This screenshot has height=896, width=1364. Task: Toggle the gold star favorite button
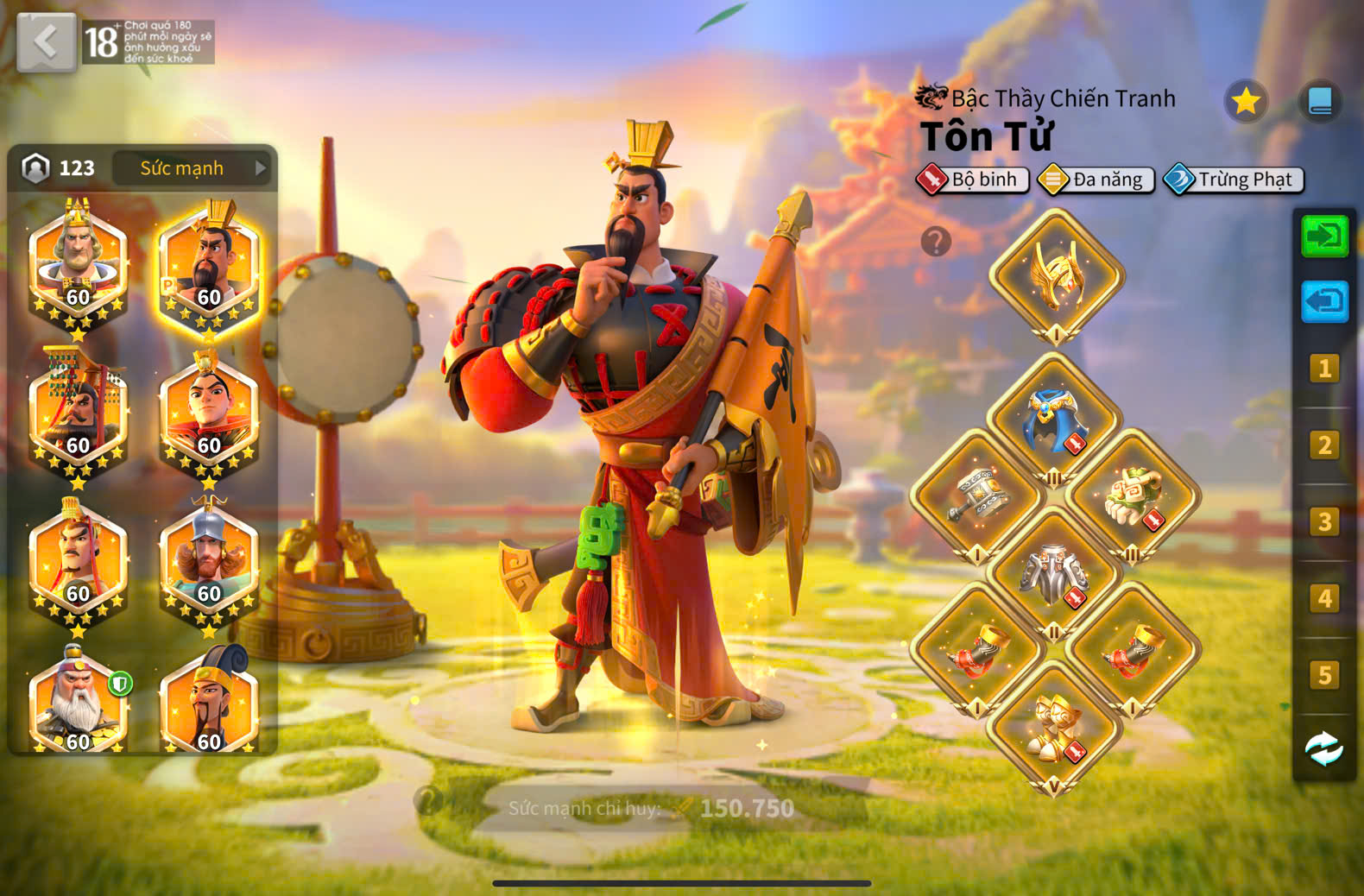1245,102
